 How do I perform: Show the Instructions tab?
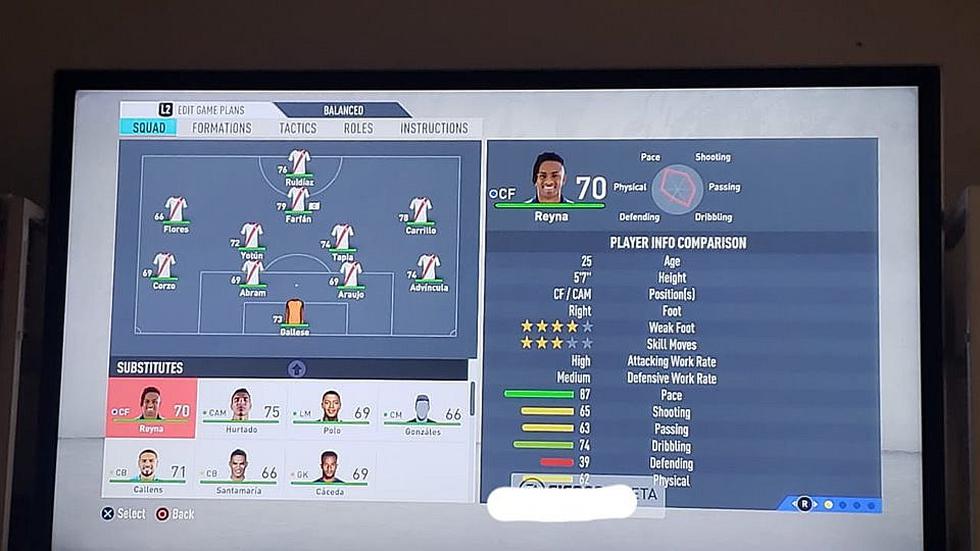[434, 128]
